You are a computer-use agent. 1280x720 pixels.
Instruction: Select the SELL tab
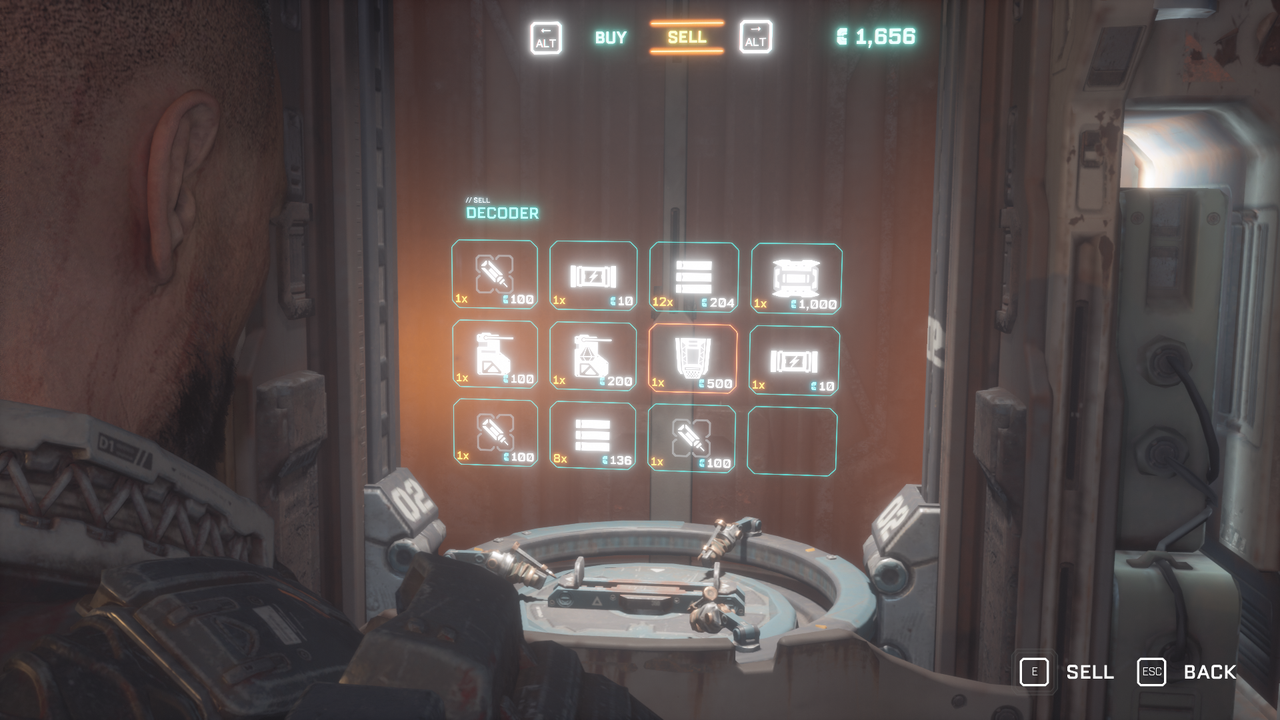tap(686, 36)
